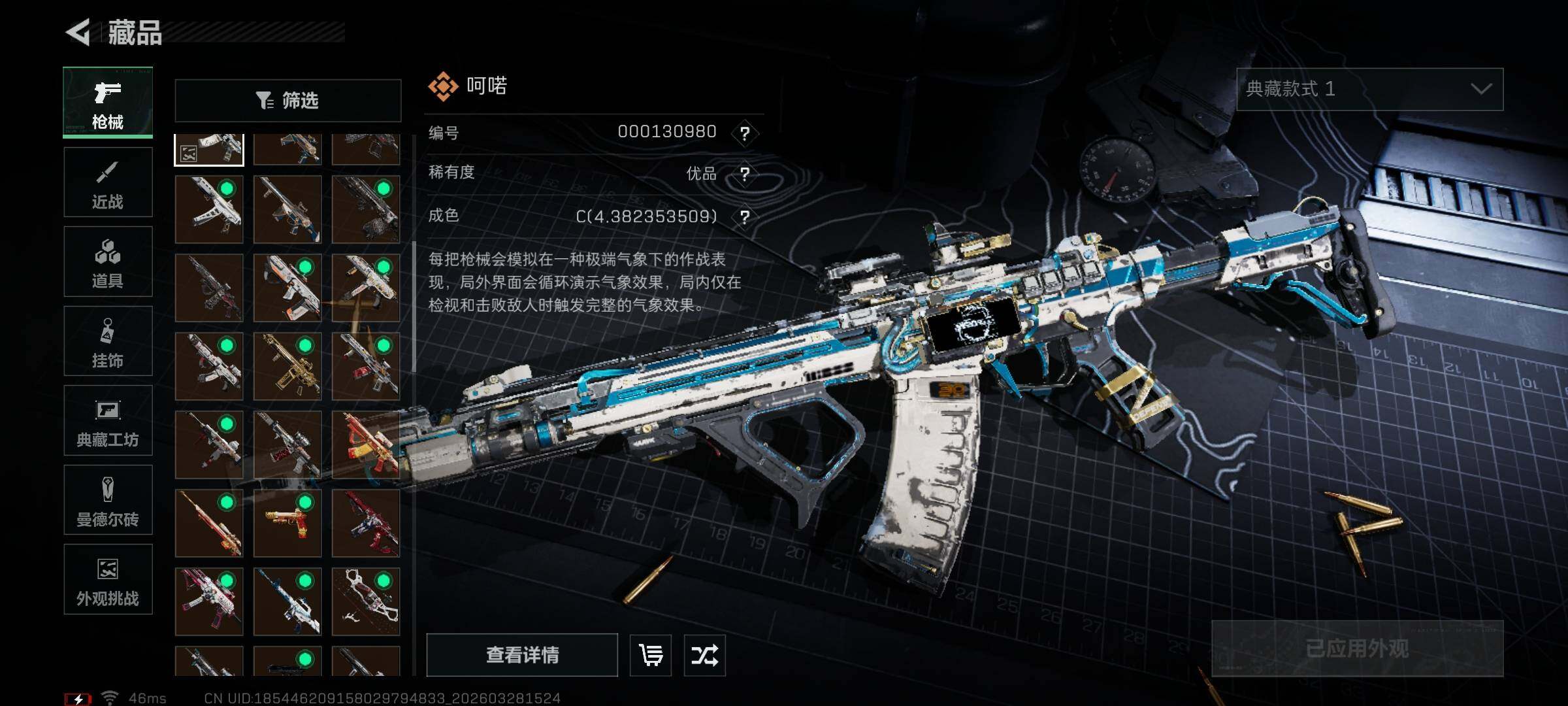
Task: Open the 近战 melee category
Action: pos(108,182)
